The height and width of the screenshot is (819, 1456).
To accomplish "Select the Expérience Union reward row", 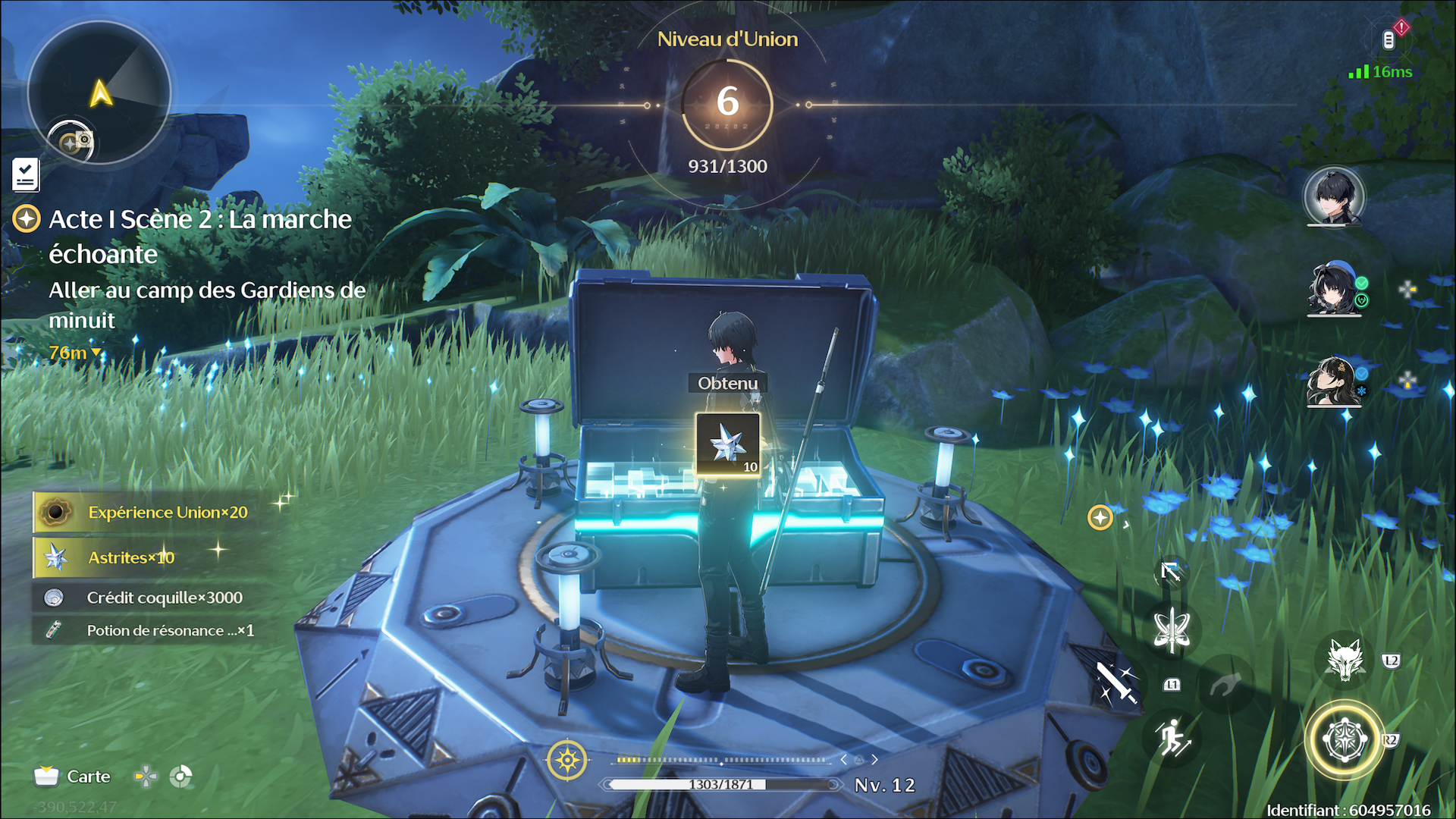I will (152, 513).
